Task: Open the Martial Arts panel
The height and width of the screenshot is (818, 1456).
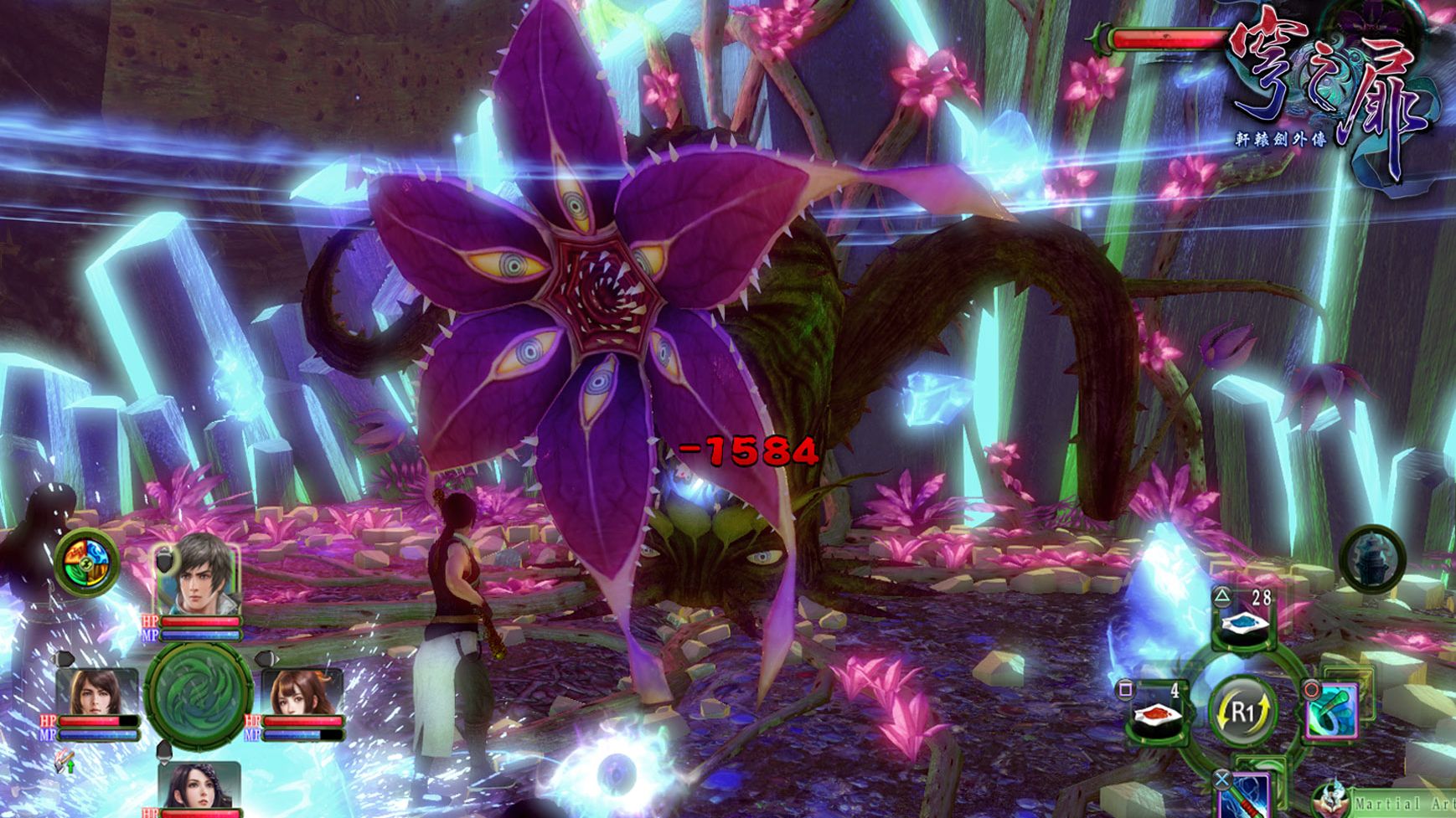Action: [1391, 803]
